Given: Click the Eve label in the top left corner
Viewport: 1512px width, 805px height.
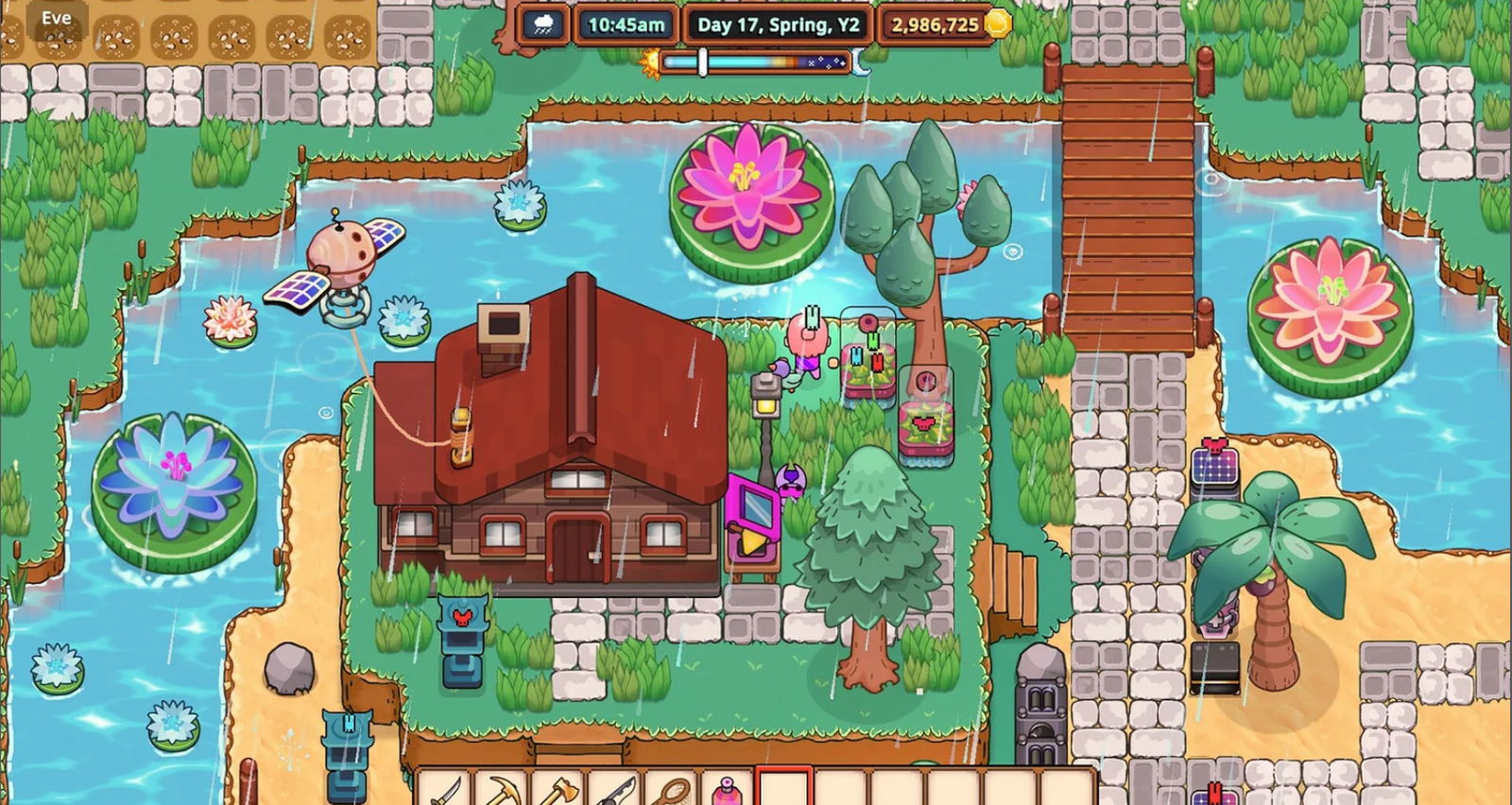Looking at the screenshot, I should pos(57,17).
